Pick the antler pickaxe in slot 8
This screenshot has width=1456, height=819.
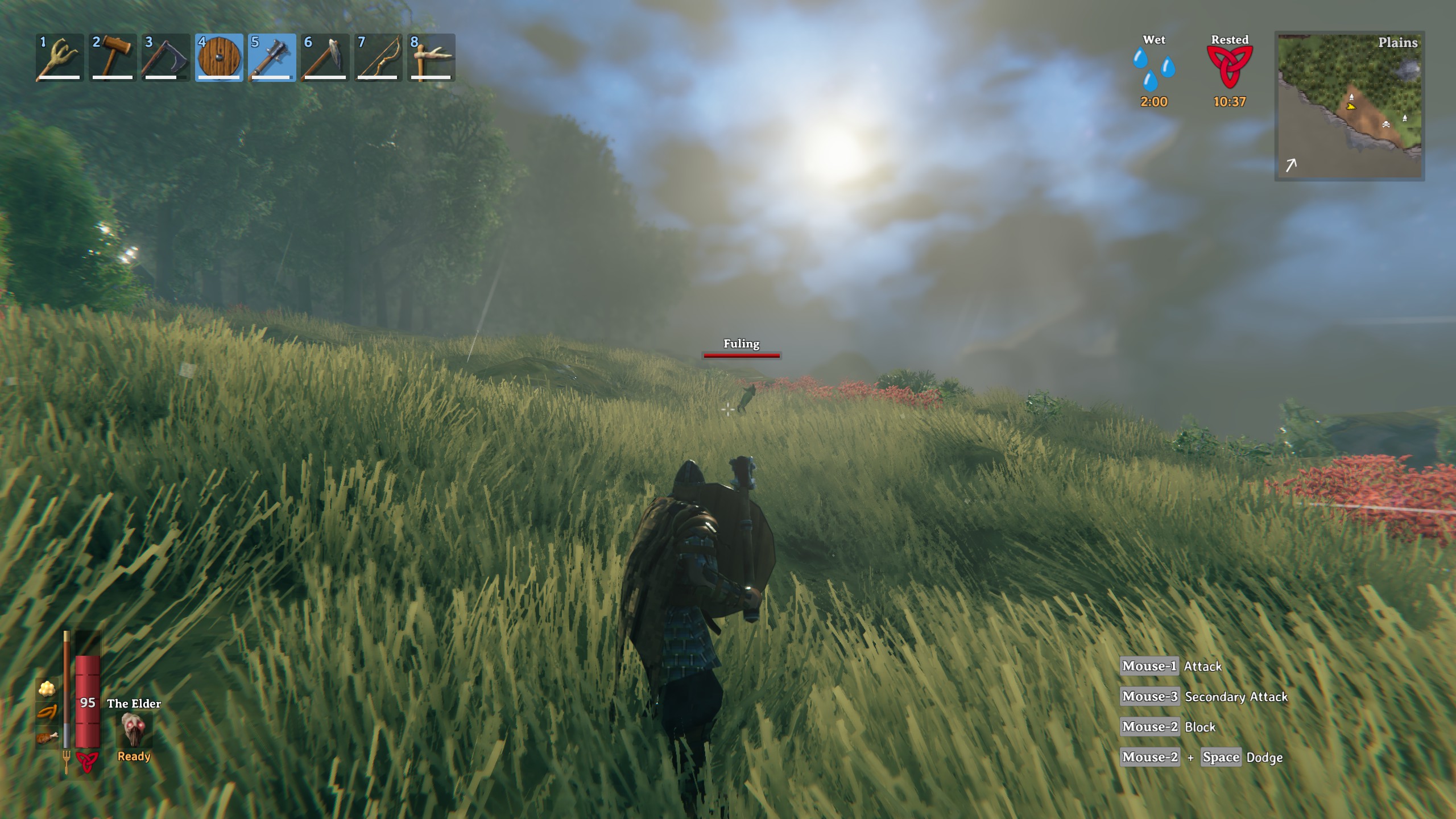[x=431, y=58]
